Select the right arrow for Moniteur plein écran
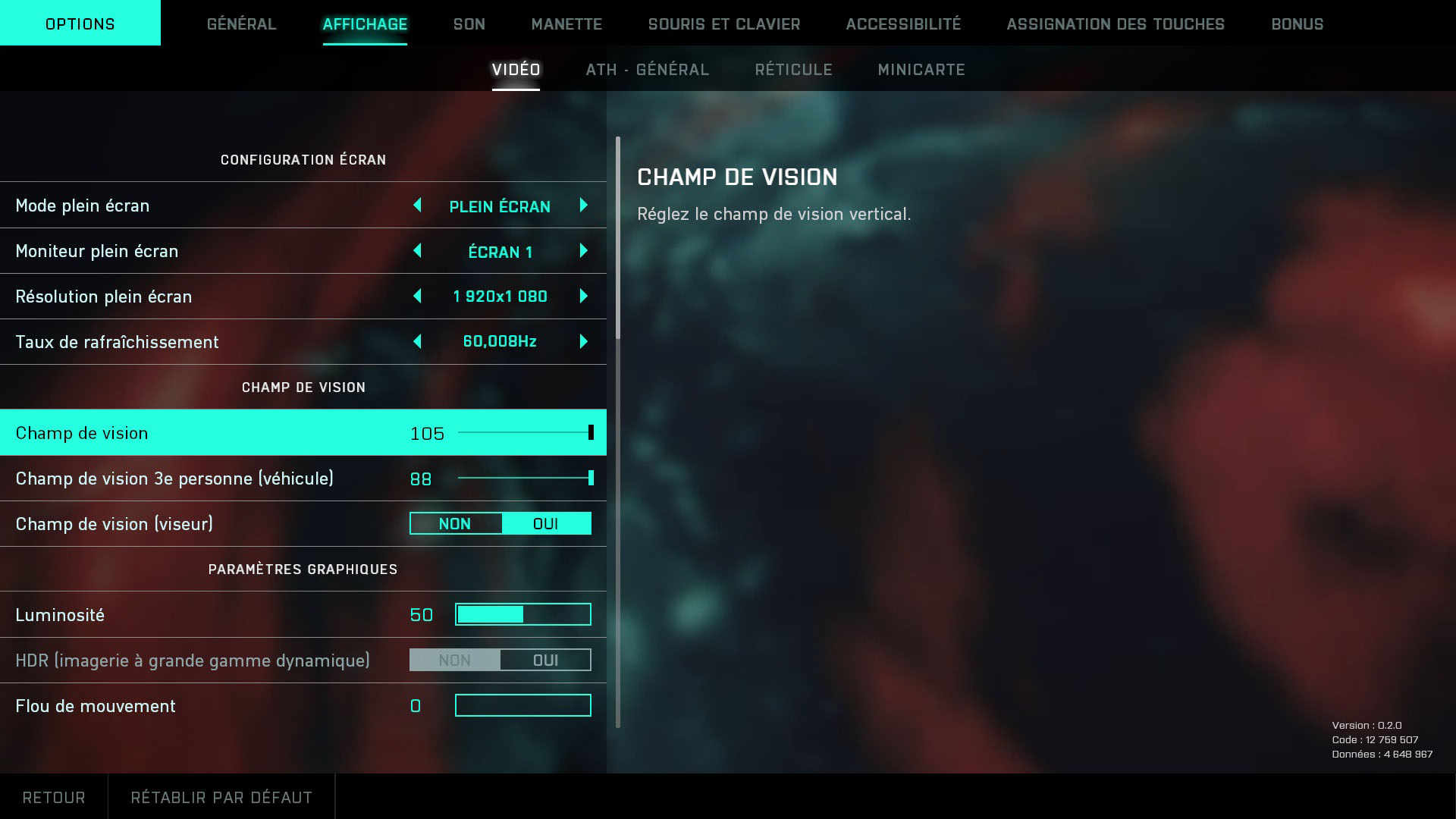The height and width of the screenshot is (819, 1456). 583,251
